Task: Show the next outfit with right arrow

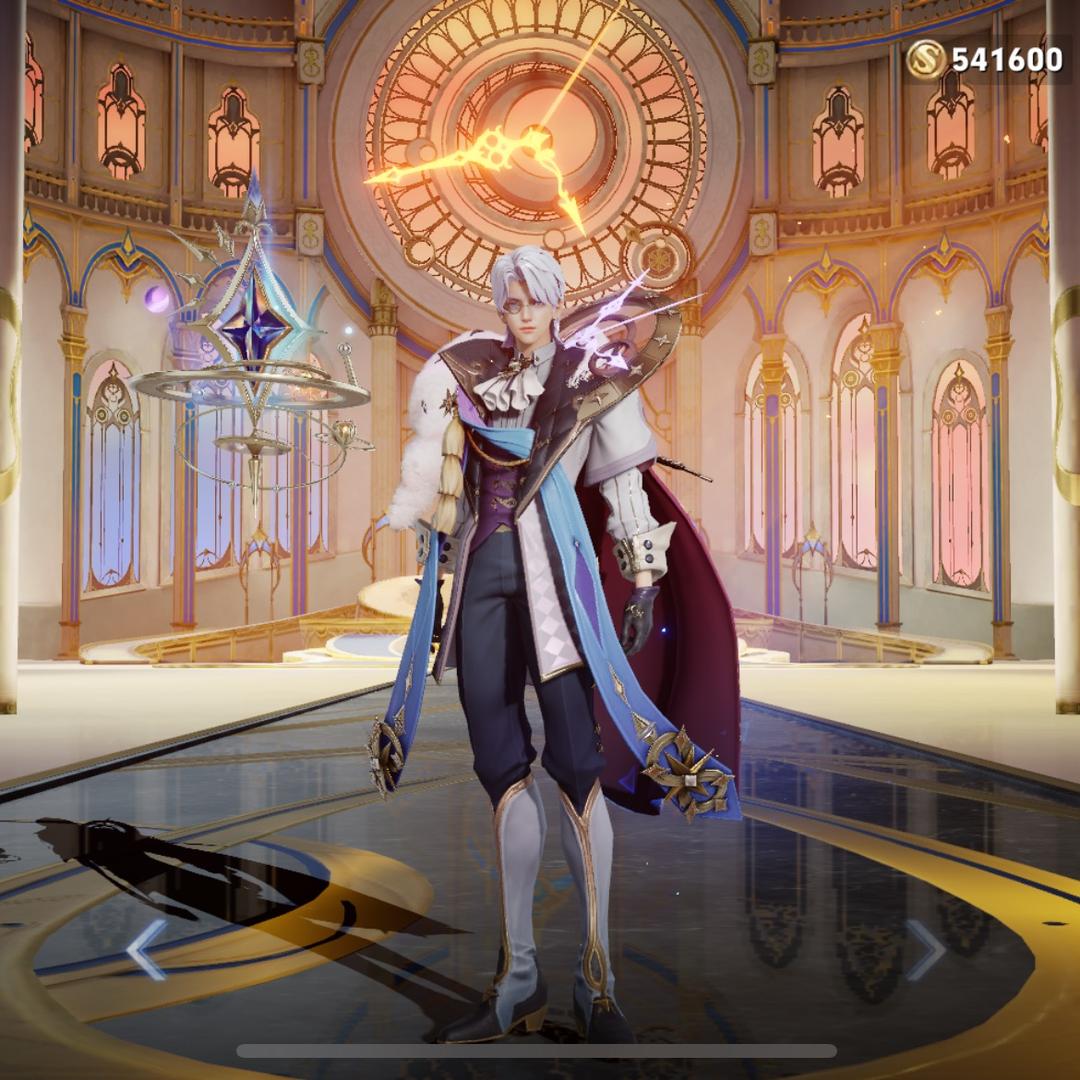Action: coord(925,949)
